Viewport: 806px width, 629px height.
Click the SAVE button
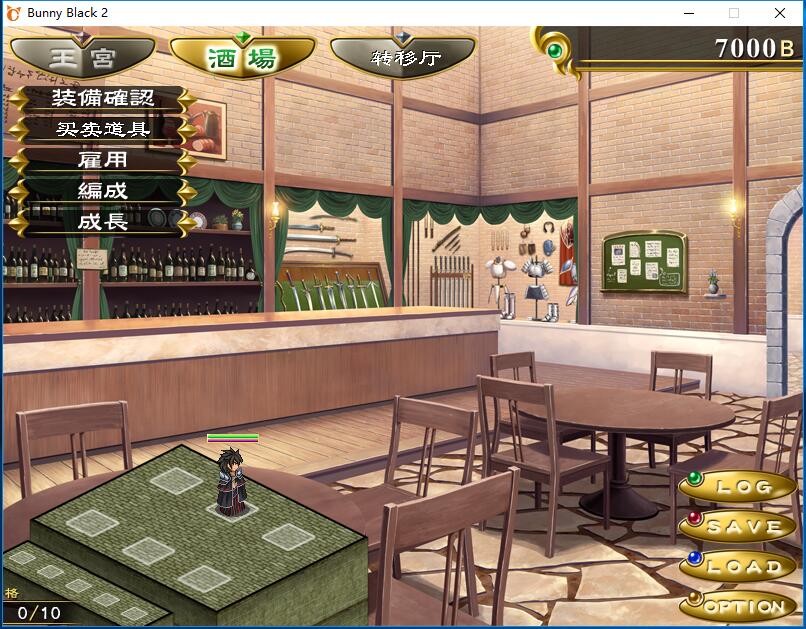(x=740, y=526)
